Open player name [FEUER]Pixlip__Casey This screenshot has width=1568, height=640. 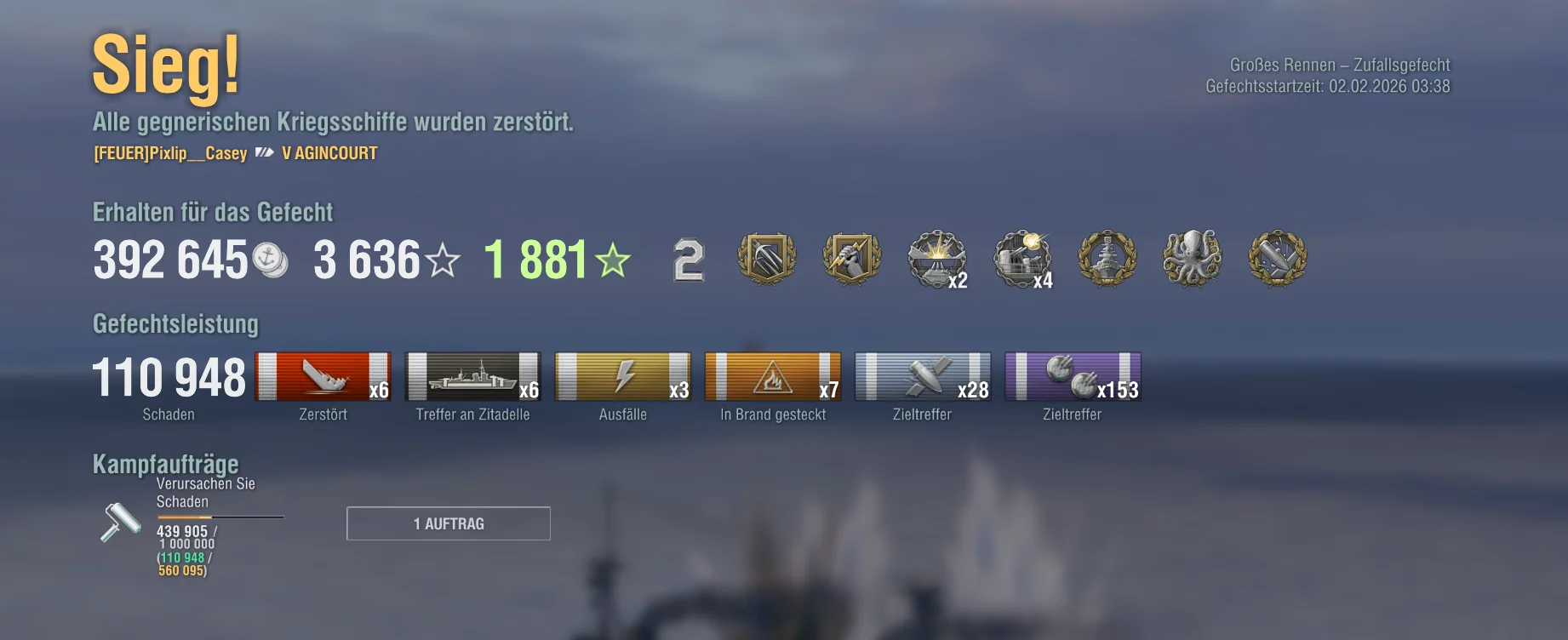(x=170, y=154)
